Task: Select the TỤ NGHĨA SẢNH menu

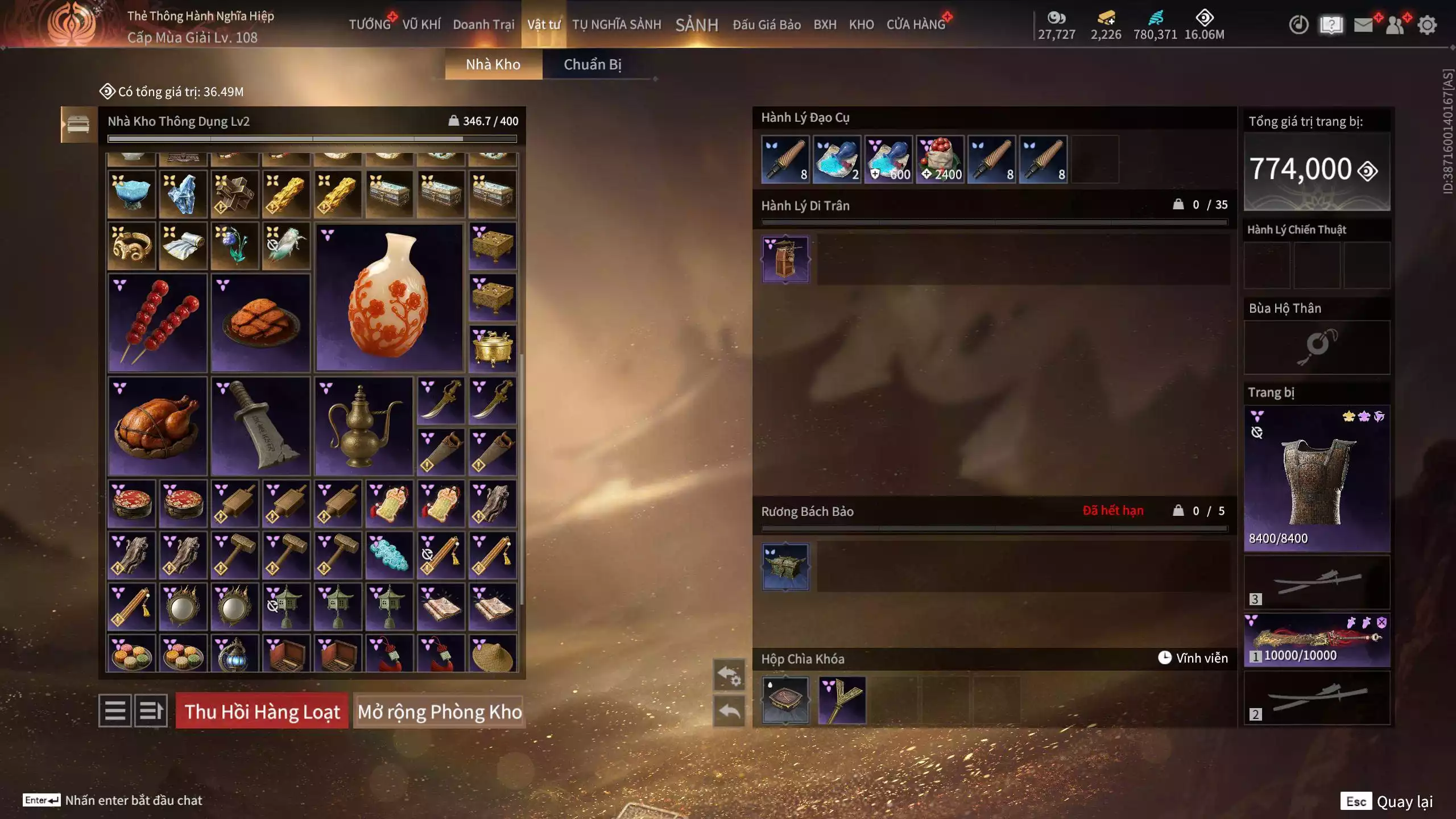Action: coord(617,24)
